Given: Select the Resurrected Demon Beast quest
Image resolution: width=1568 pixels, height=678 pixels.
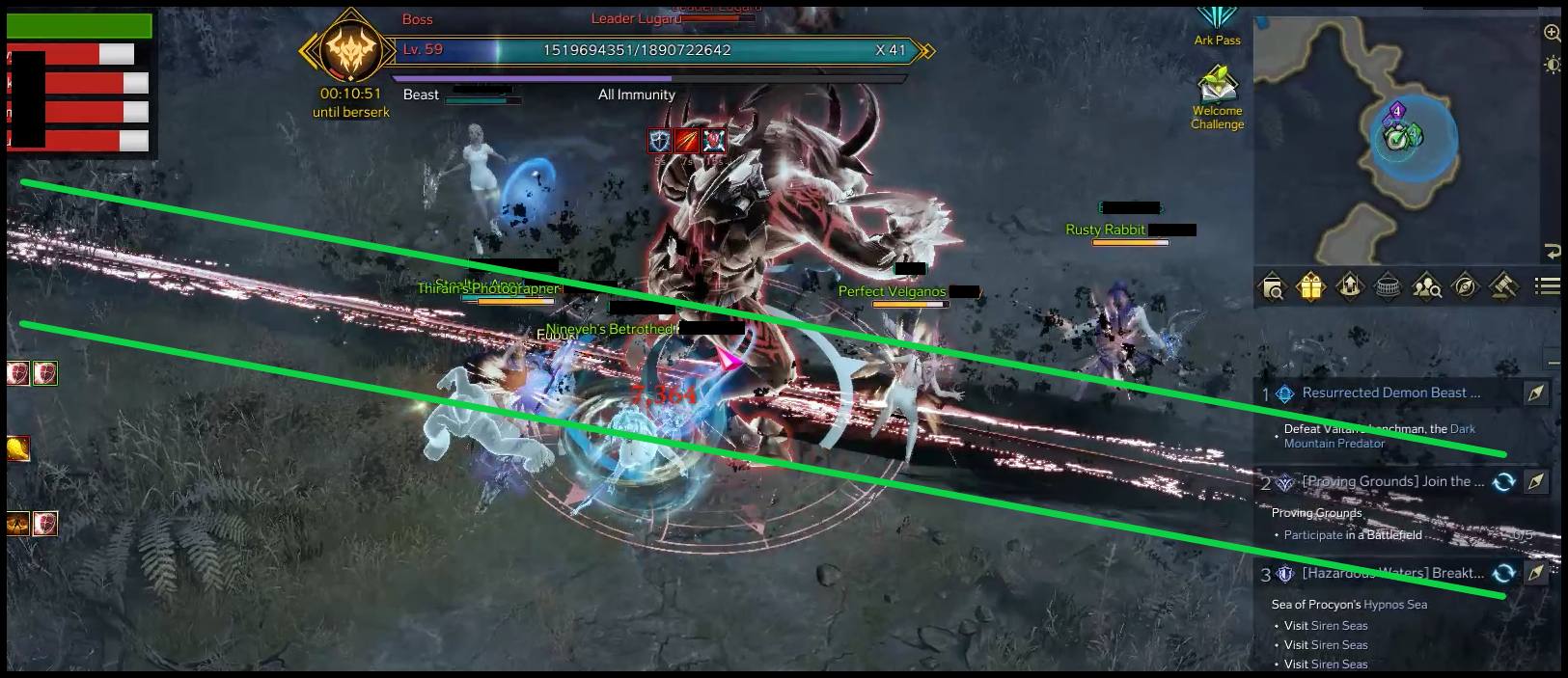Looking at the screenshot, I should [1390, 393].
